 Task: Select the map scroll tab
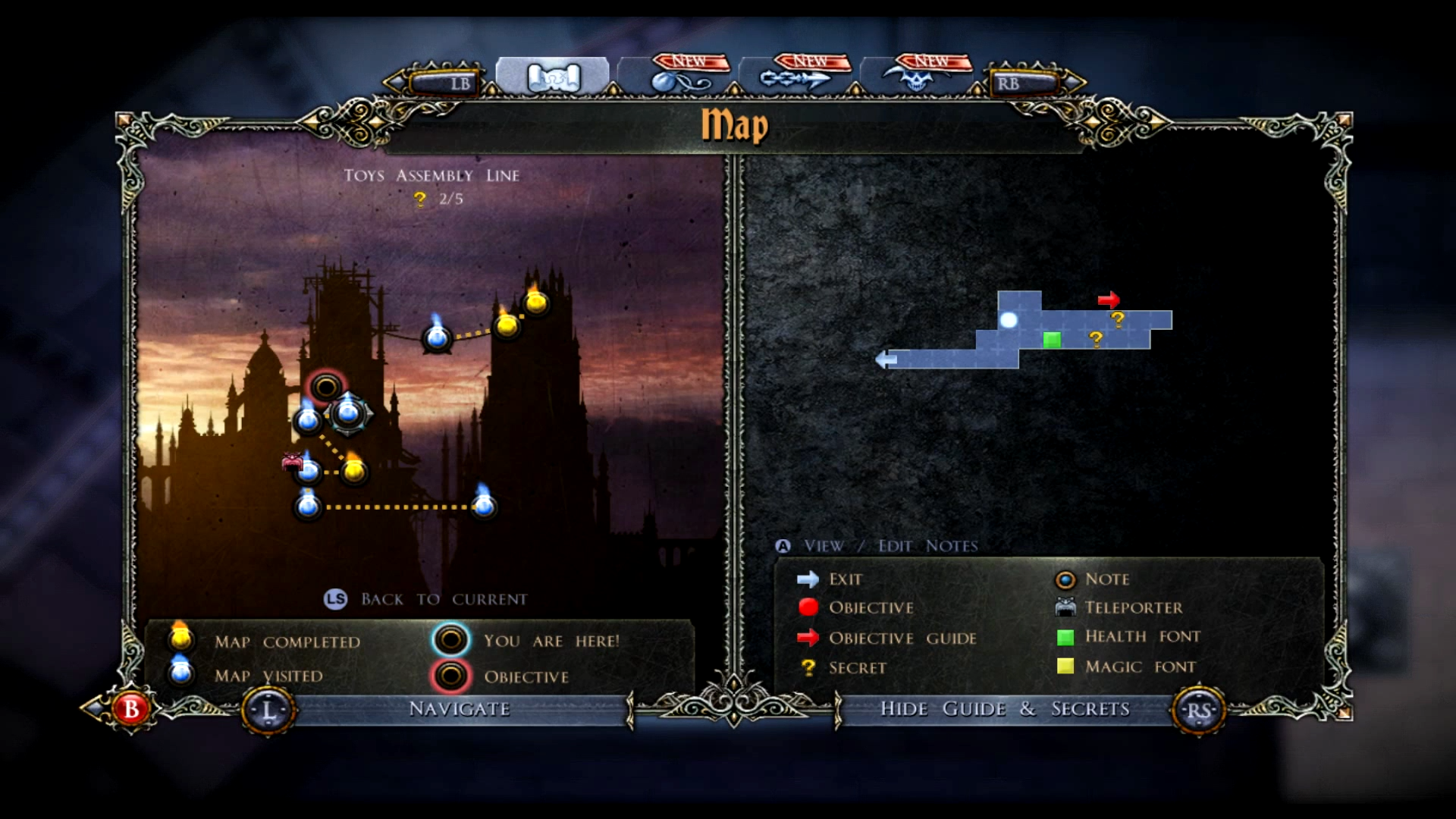[x=553, y=77]
